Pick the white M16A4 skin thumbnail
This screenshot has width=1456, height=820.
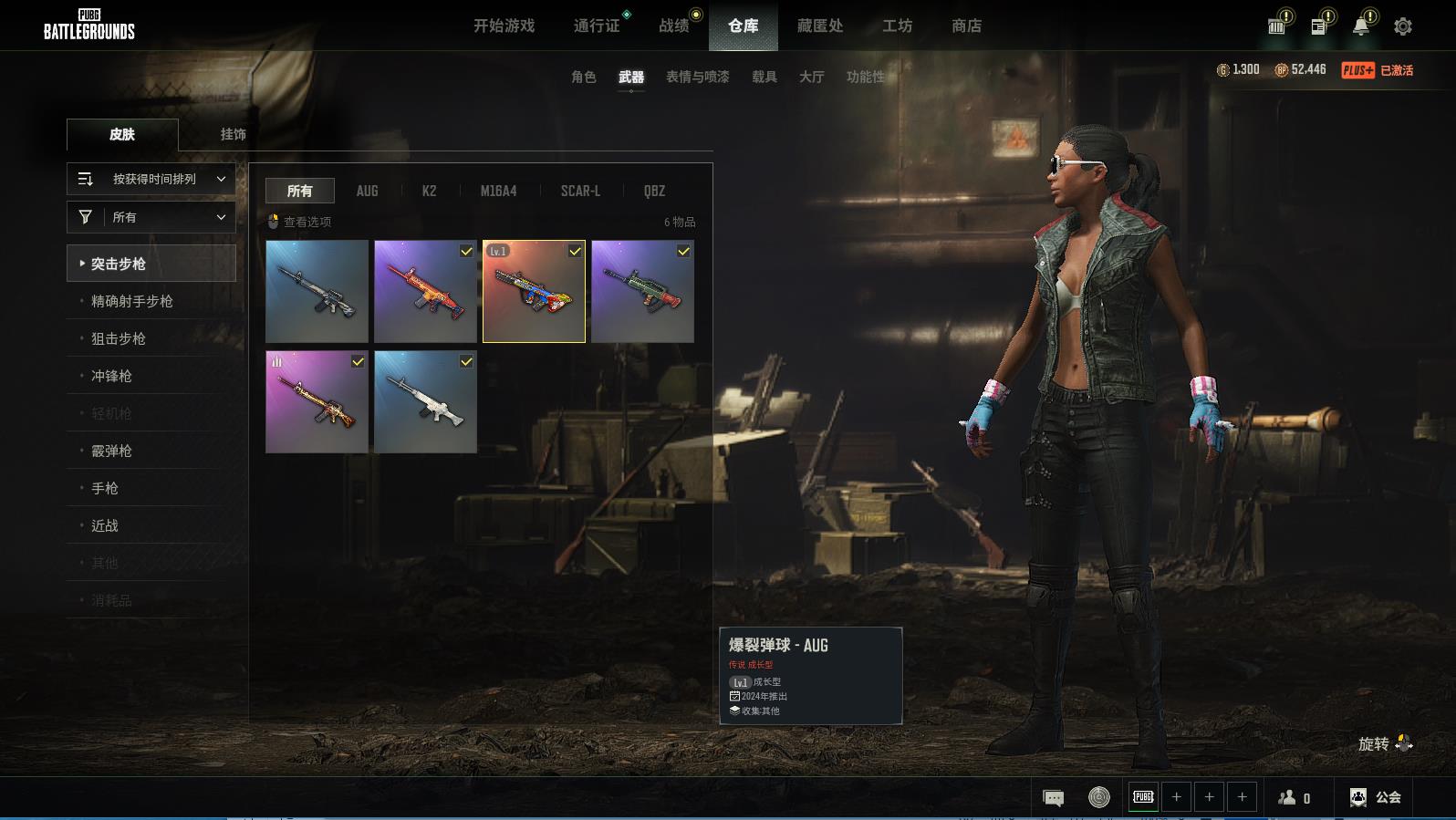click(x=425, y=402)
